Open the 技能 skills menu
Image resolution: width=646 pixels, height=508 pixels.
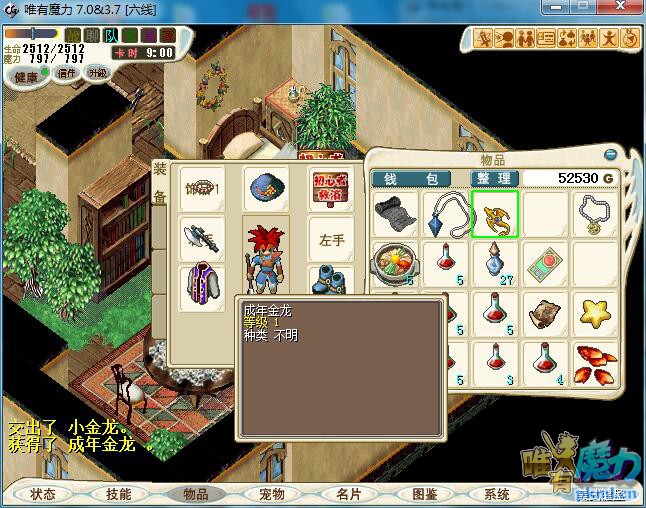119,494
